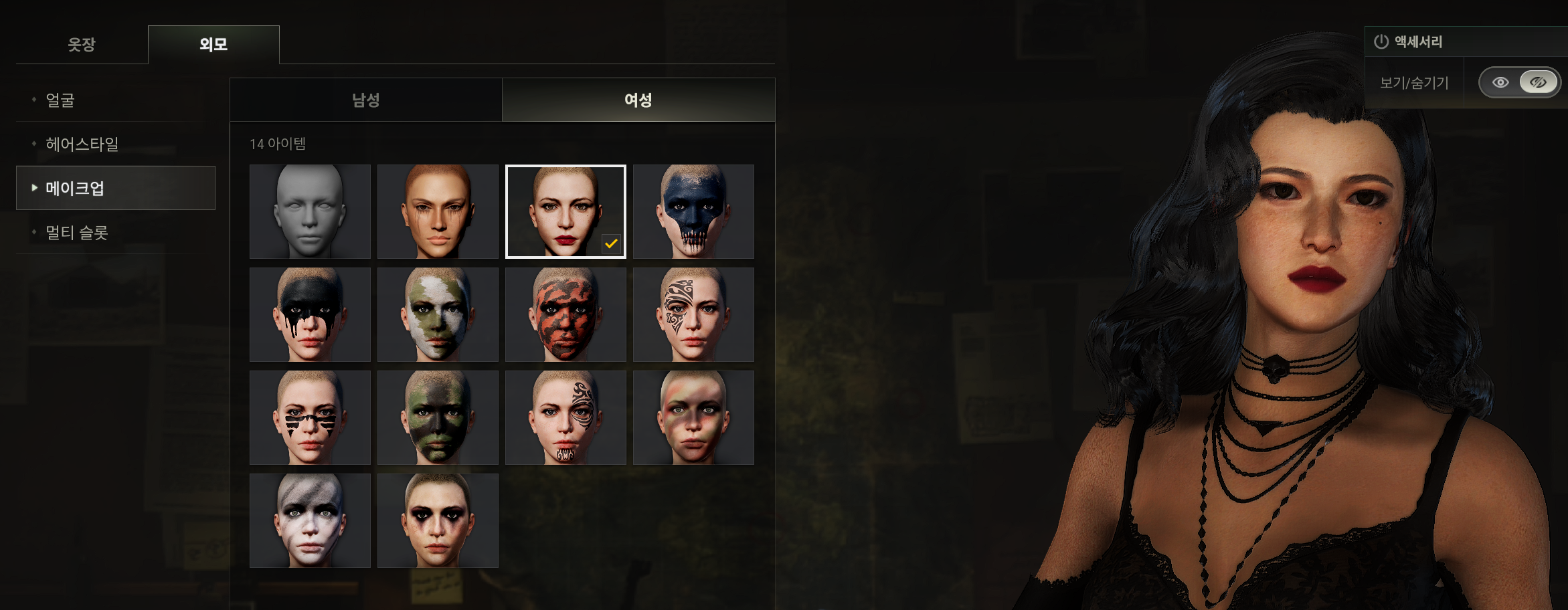Click the hide accessories crossed-eye icon
This screenshot has height=610, width=1568.
coord(1538,83)
